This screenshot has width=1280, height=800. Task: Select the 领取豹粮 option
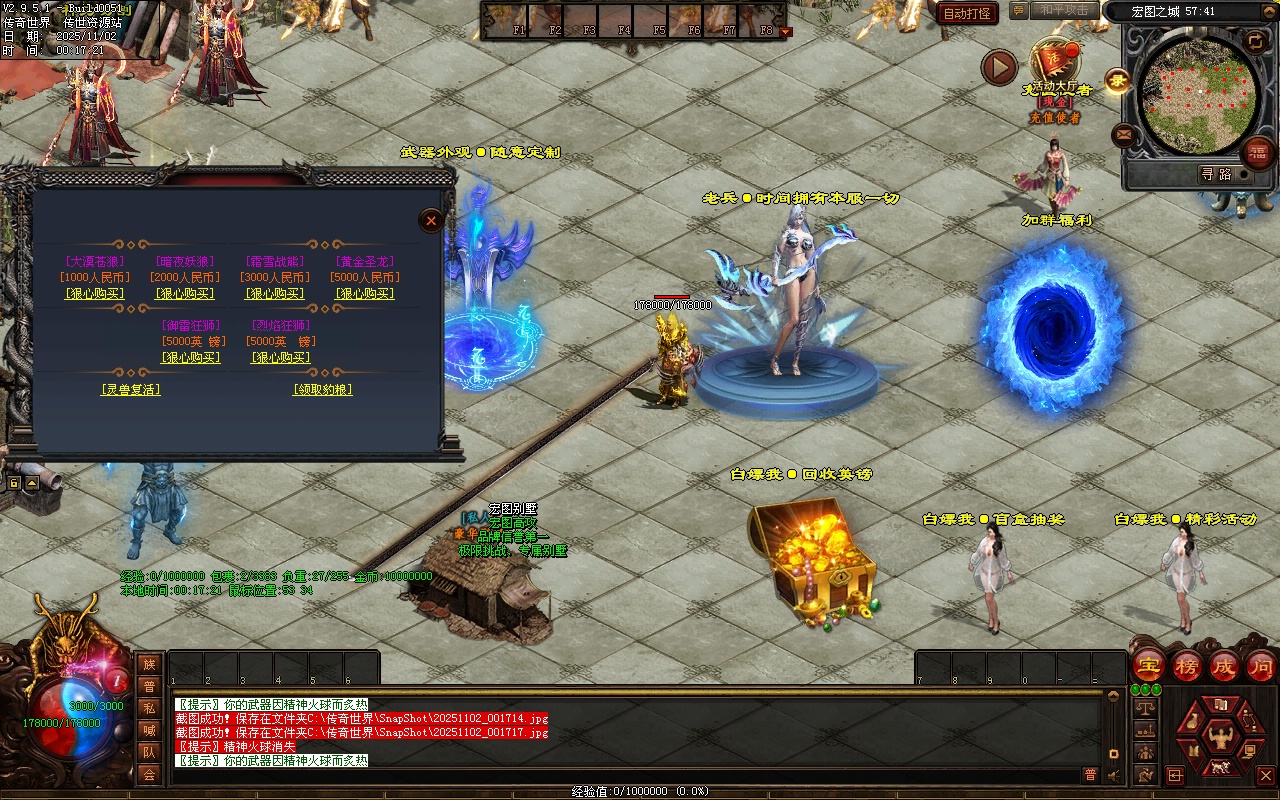[x=322, y=390]
